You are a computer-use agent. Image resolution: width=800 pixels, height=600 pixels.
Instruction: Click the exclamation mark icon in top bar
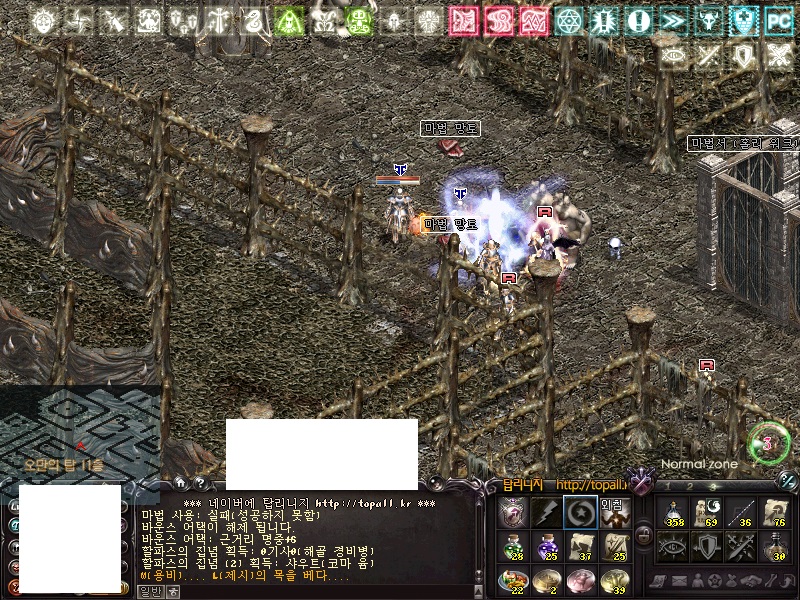(x=637, y=20)
